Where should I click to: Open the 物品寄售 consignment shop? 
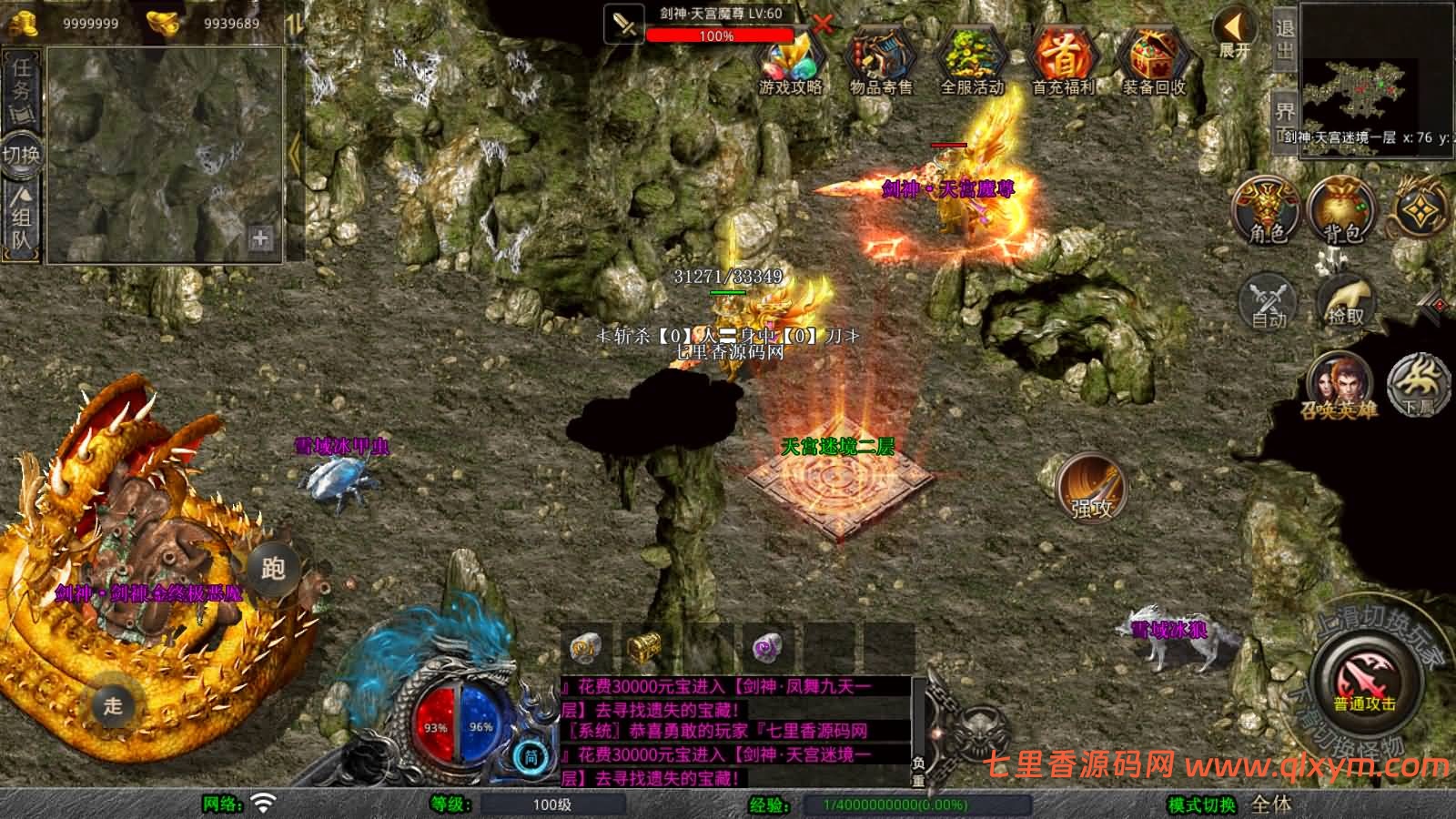tap(880, 62)
